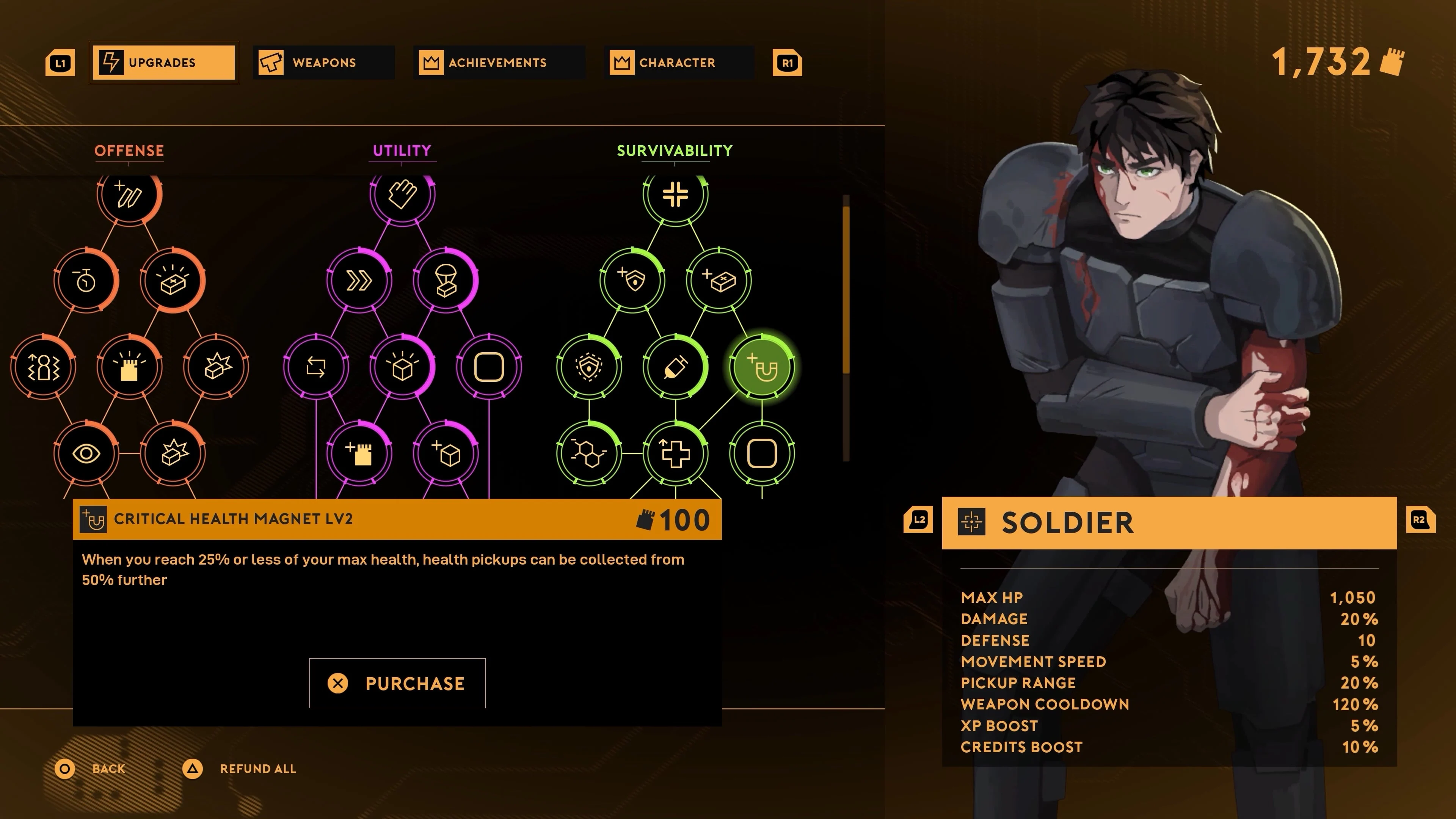Switch to the Weapons tab
Viewport: 1456px width, 819px height.
tap(323, 62)
